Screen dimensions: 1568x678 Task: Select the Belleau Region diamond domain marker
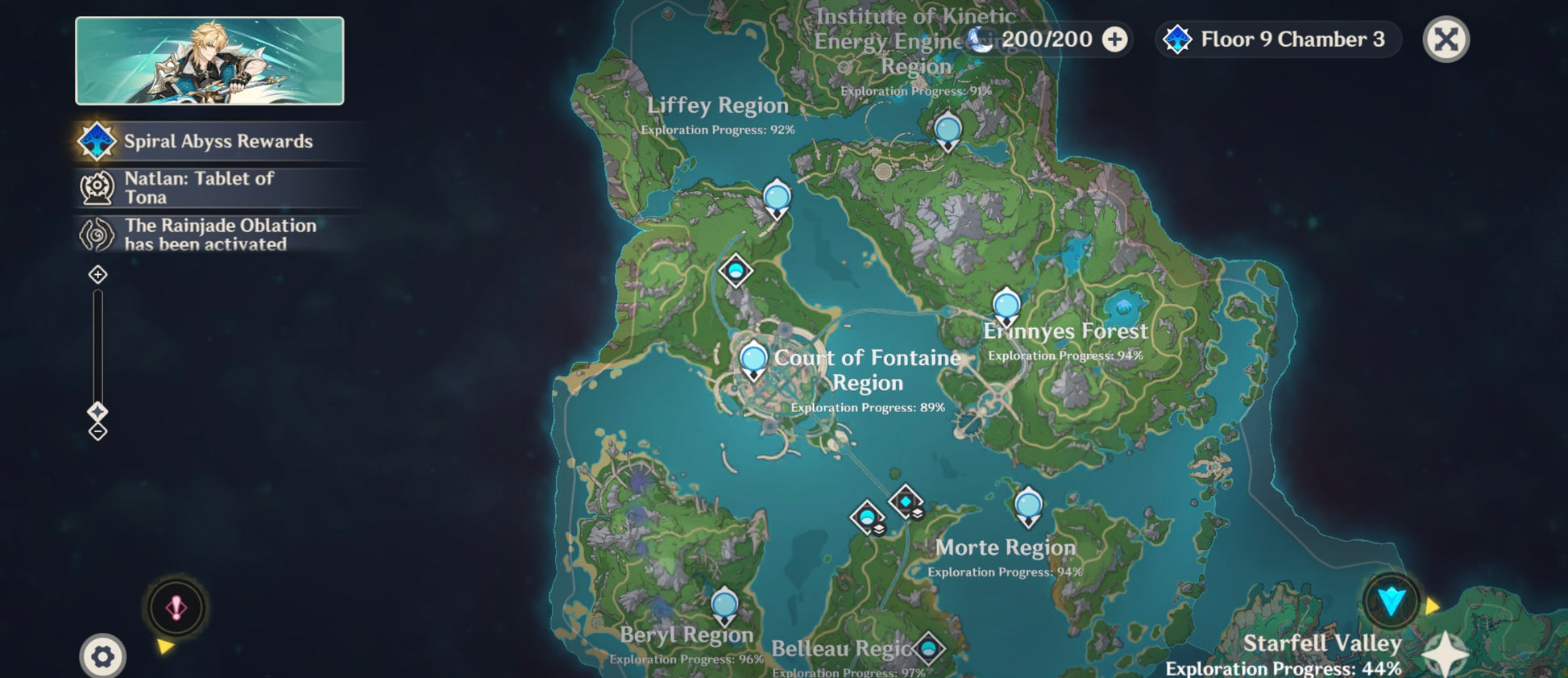point(928,648)
